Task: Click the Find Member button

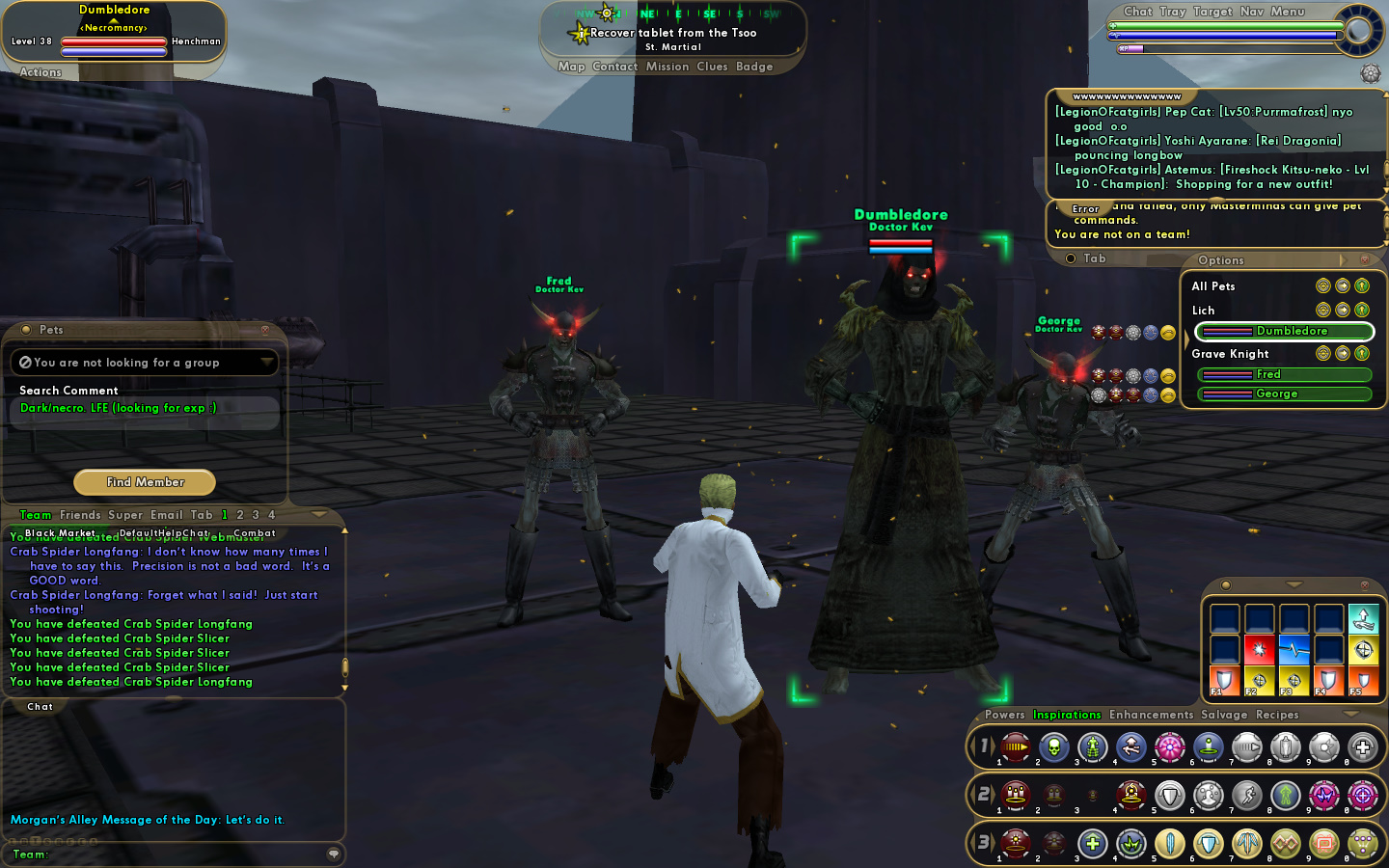Action: (145, 482)
